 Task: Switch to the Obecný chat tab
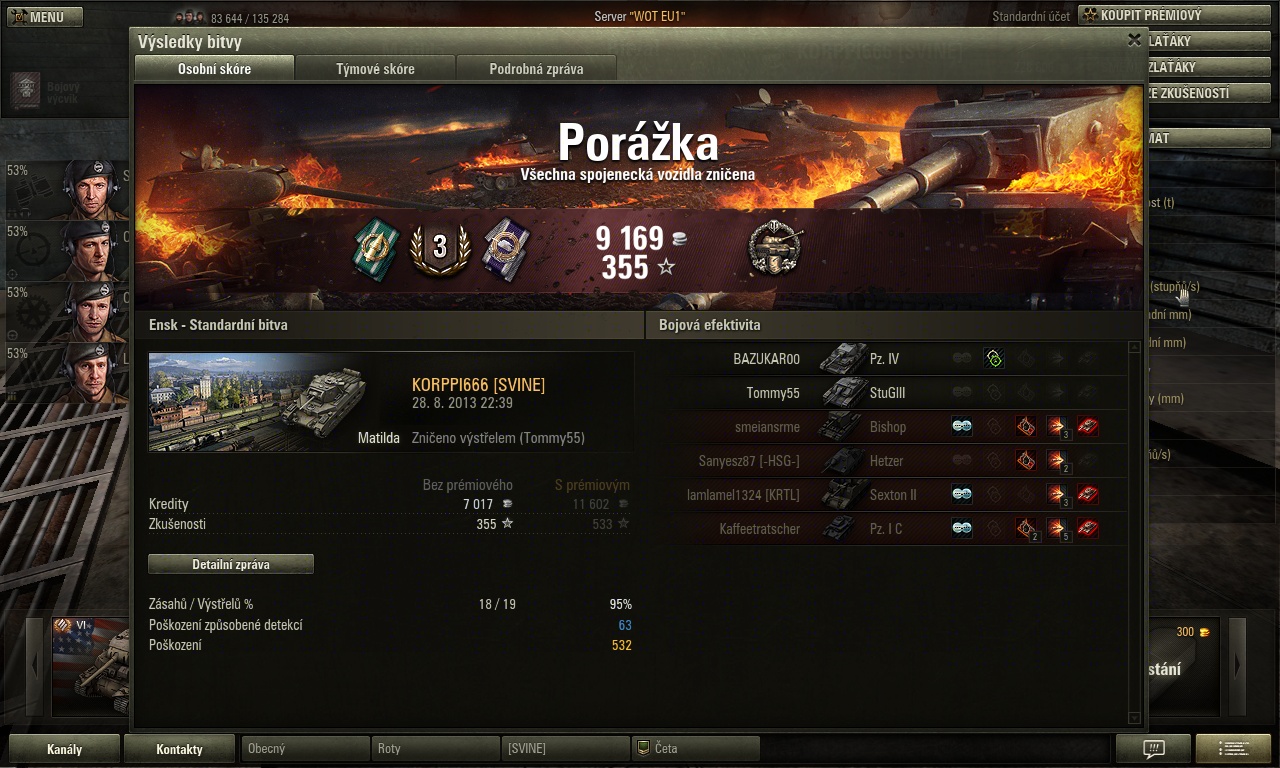(x=305, y=748)
